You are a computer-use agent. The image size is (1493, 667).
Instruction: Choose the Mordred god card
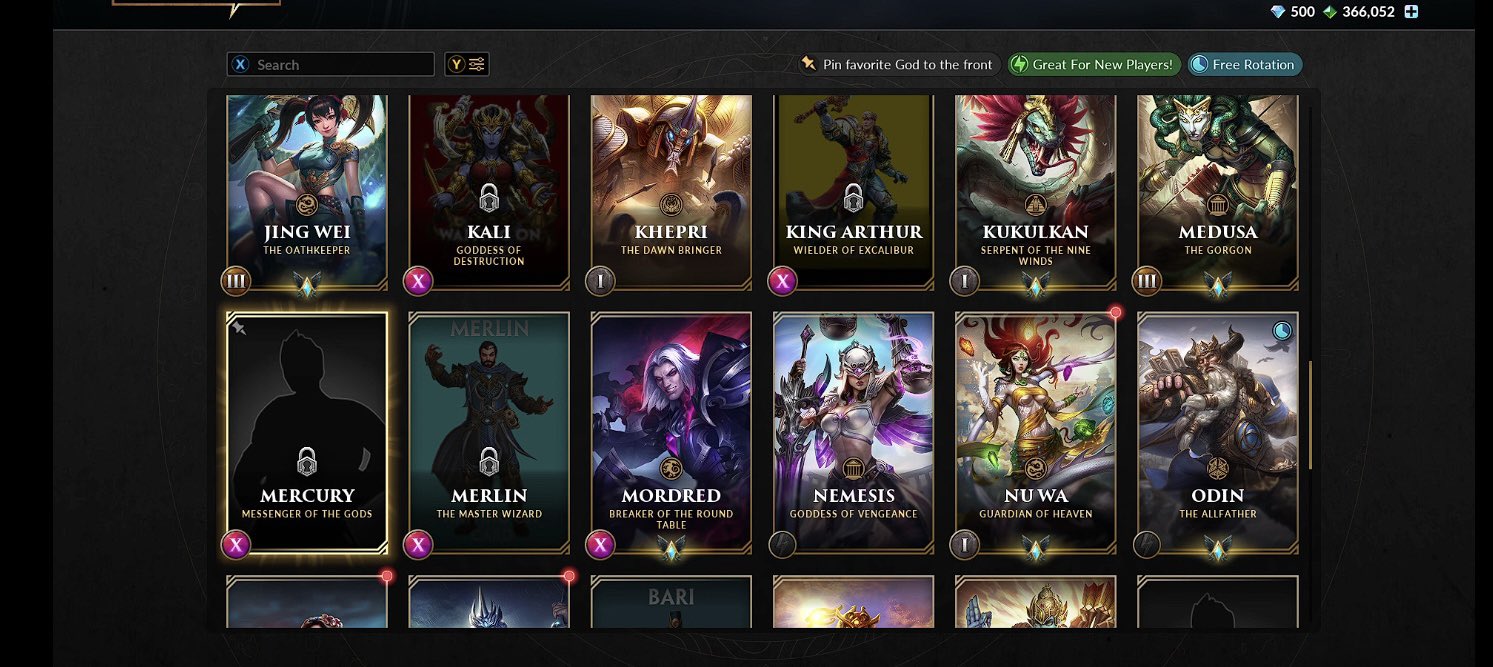click(671, 432)
